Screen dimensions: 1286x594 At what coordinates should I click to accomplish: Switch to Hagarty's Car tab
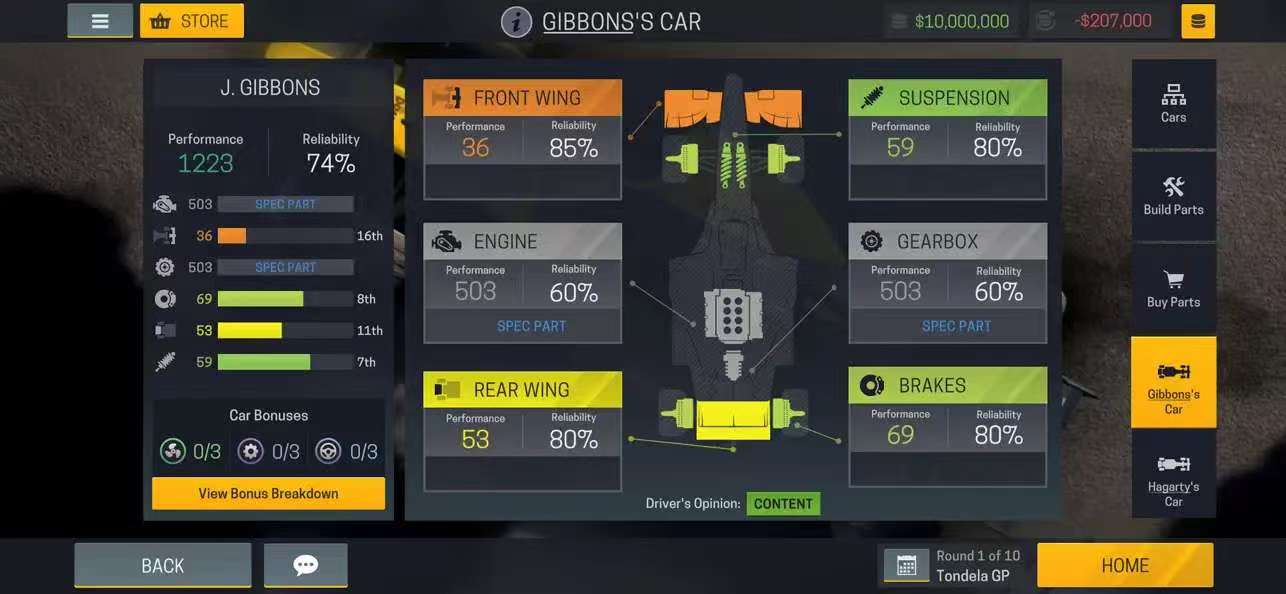pos(1173,475)
